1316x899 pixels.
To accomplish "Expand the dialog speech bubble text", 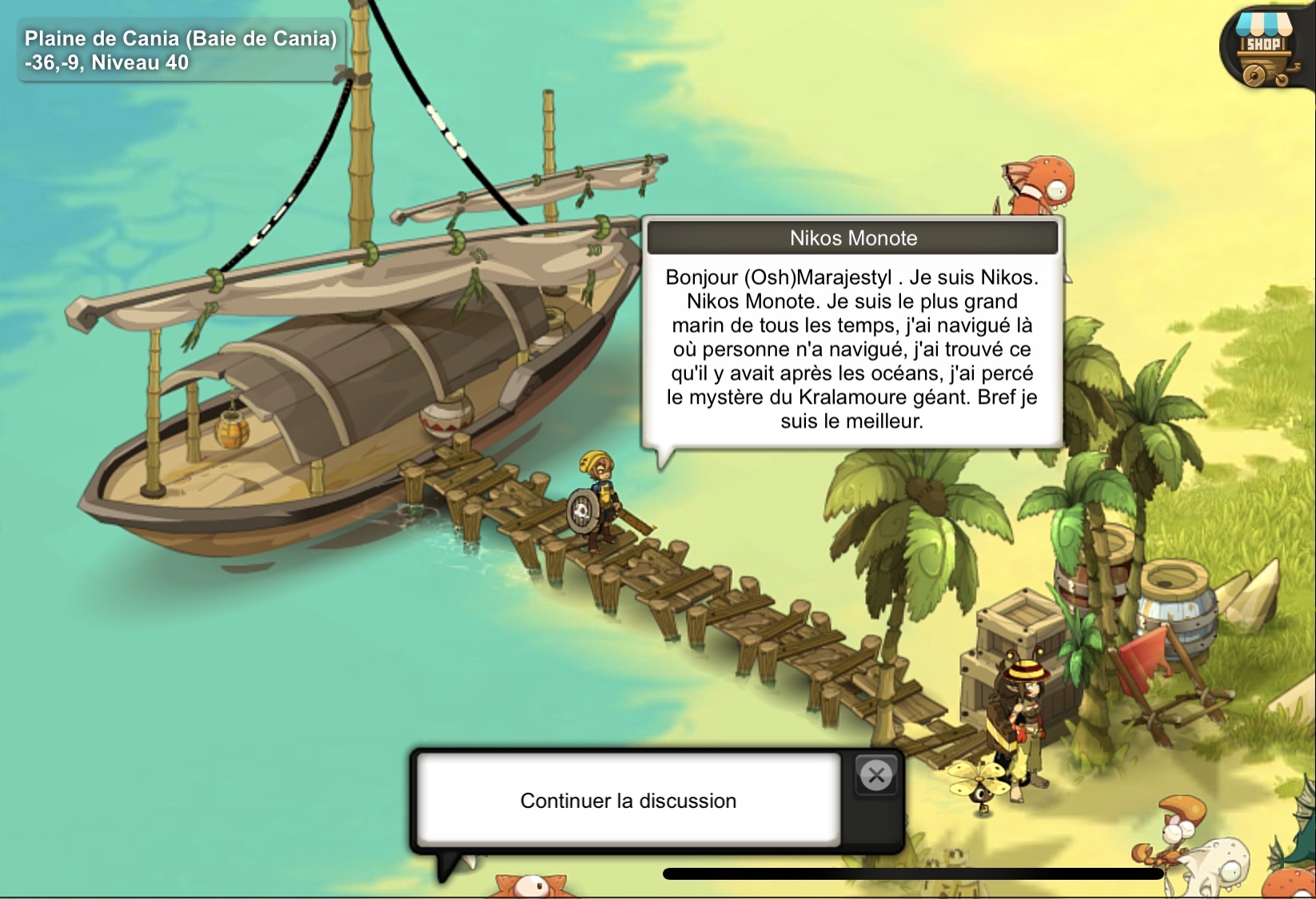I will 852,352.
